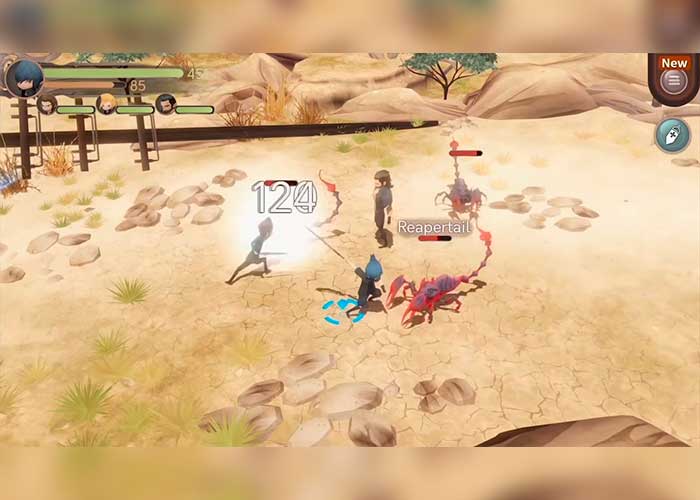Select the blue-haired leader portrait
This screenshot has width=700, height=500.
pyautogui.click(x=24, y=77)
